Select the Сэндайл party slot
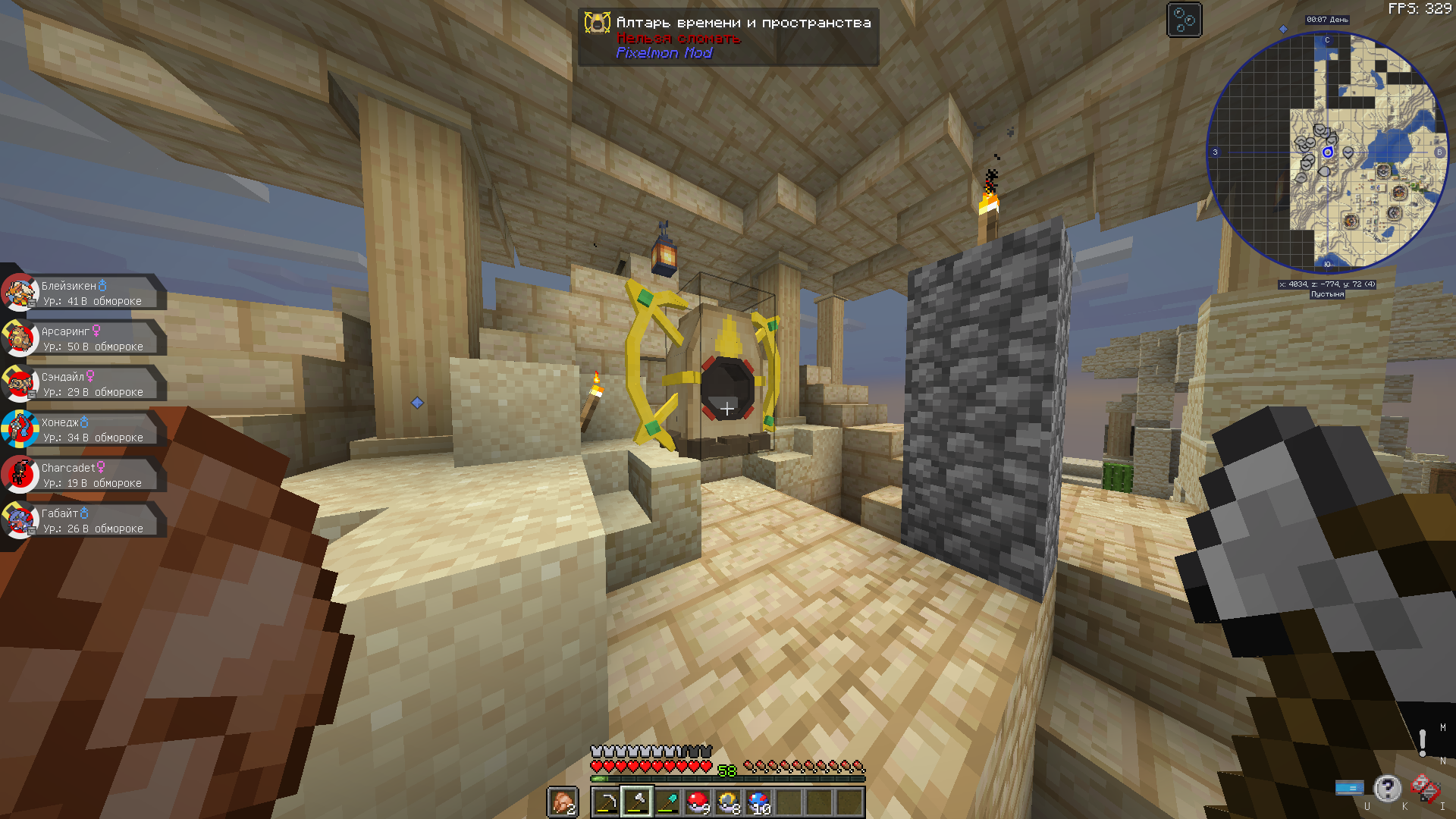 83,384
